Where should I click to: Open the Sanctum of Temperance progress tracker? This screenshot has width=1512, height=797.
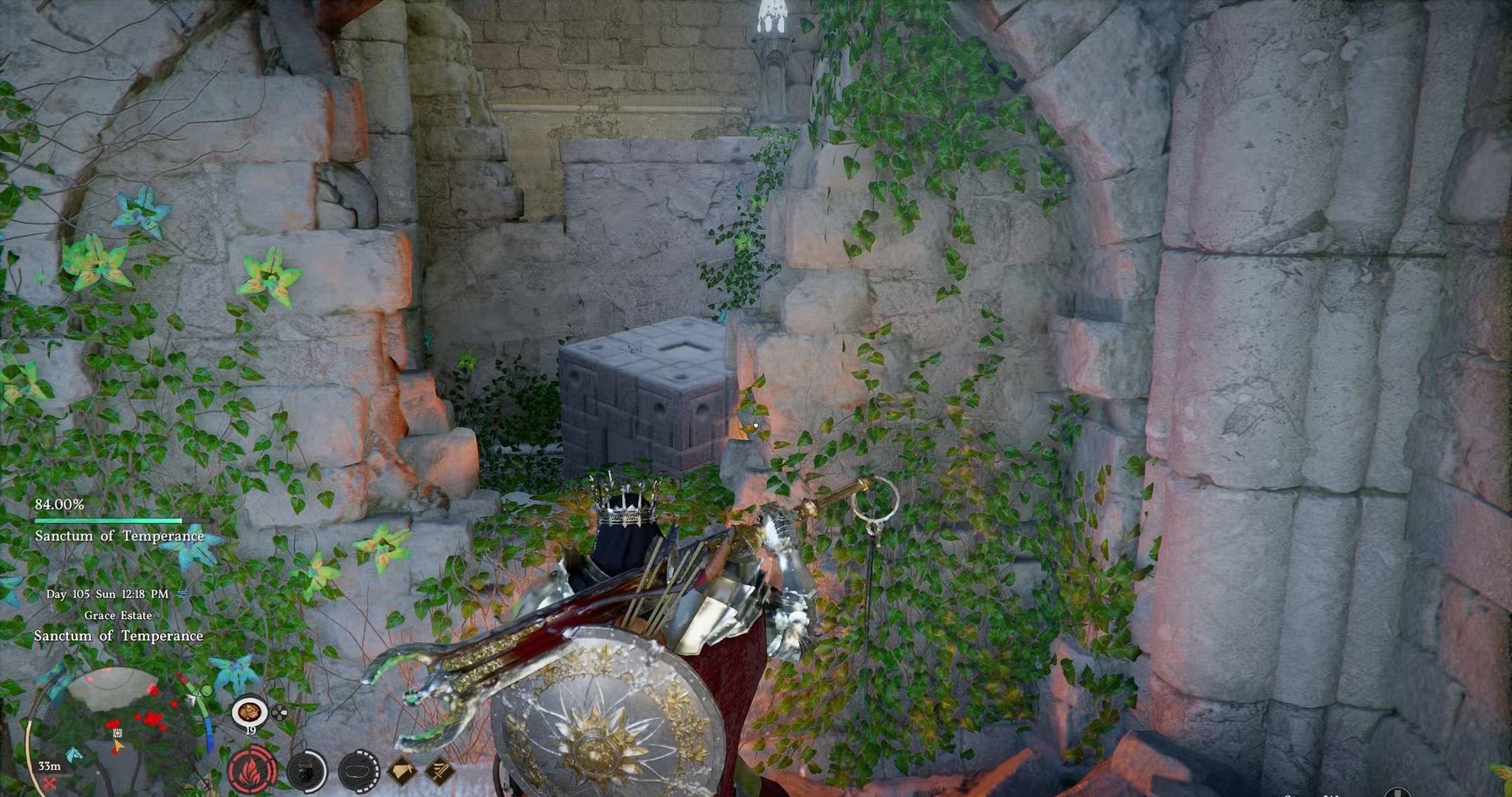coord(120,521)
